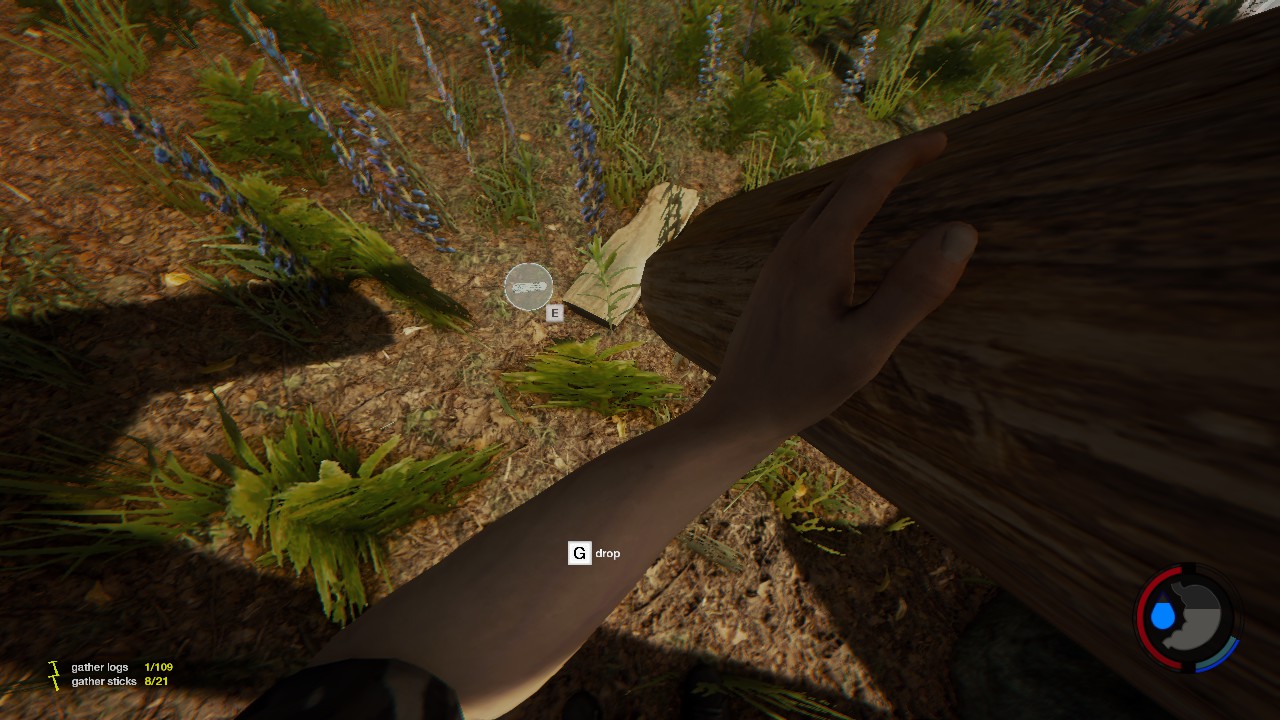The image size is (1280, 720).
Task: Select the gather sticks objective
Action: coord(104,682)
